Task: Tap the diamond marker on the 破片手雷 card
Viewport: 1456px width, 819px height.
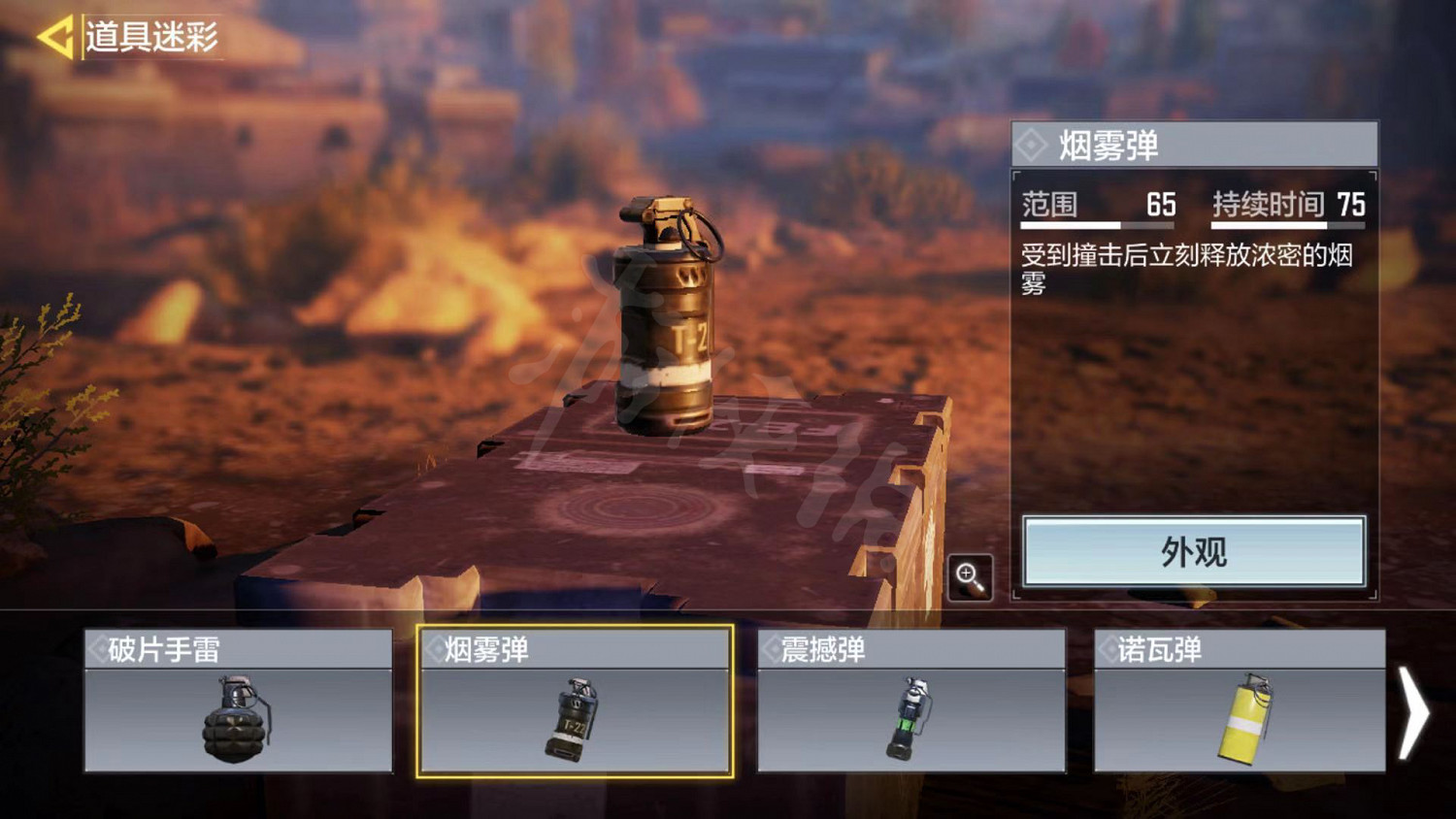Action: (x=97, y=647)
